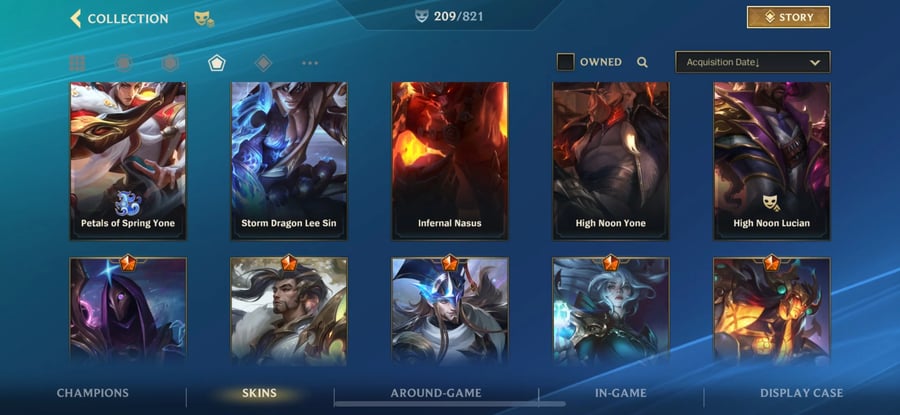Viewport: 900px width, 415px height.
Task: Select the Storm Dragon Lee Sin skin
Action: click(289, 160)
